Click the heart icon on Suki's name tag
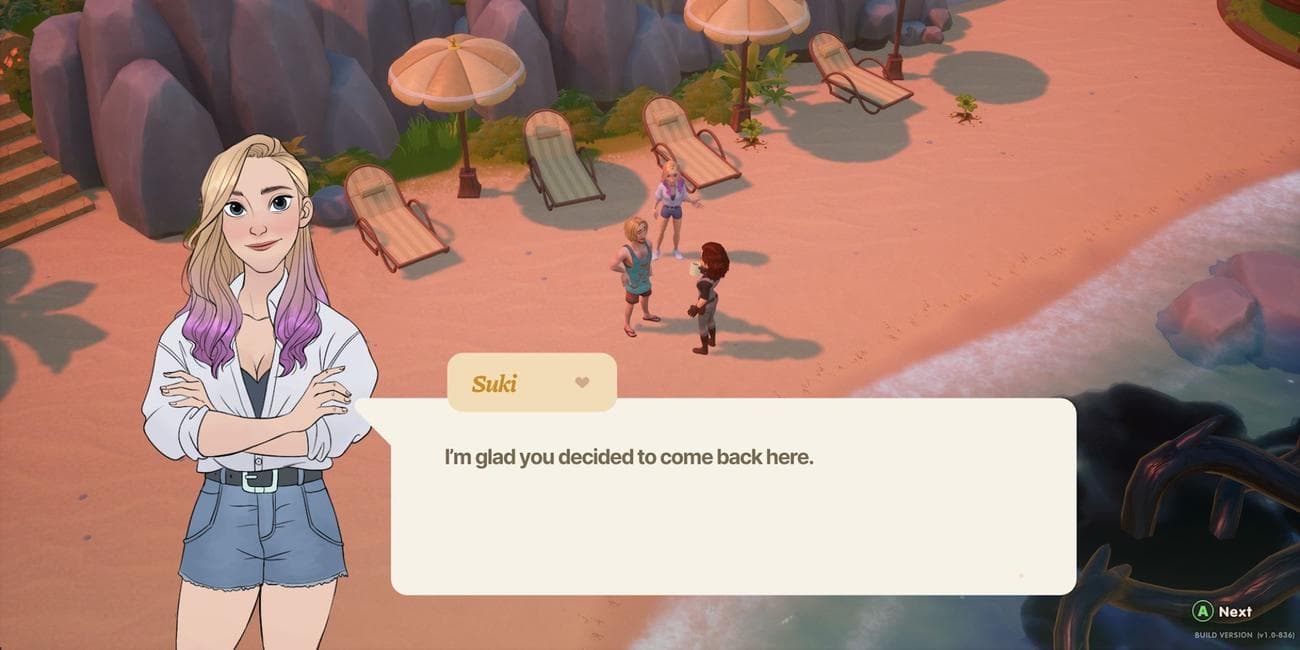 coord(582,382)
